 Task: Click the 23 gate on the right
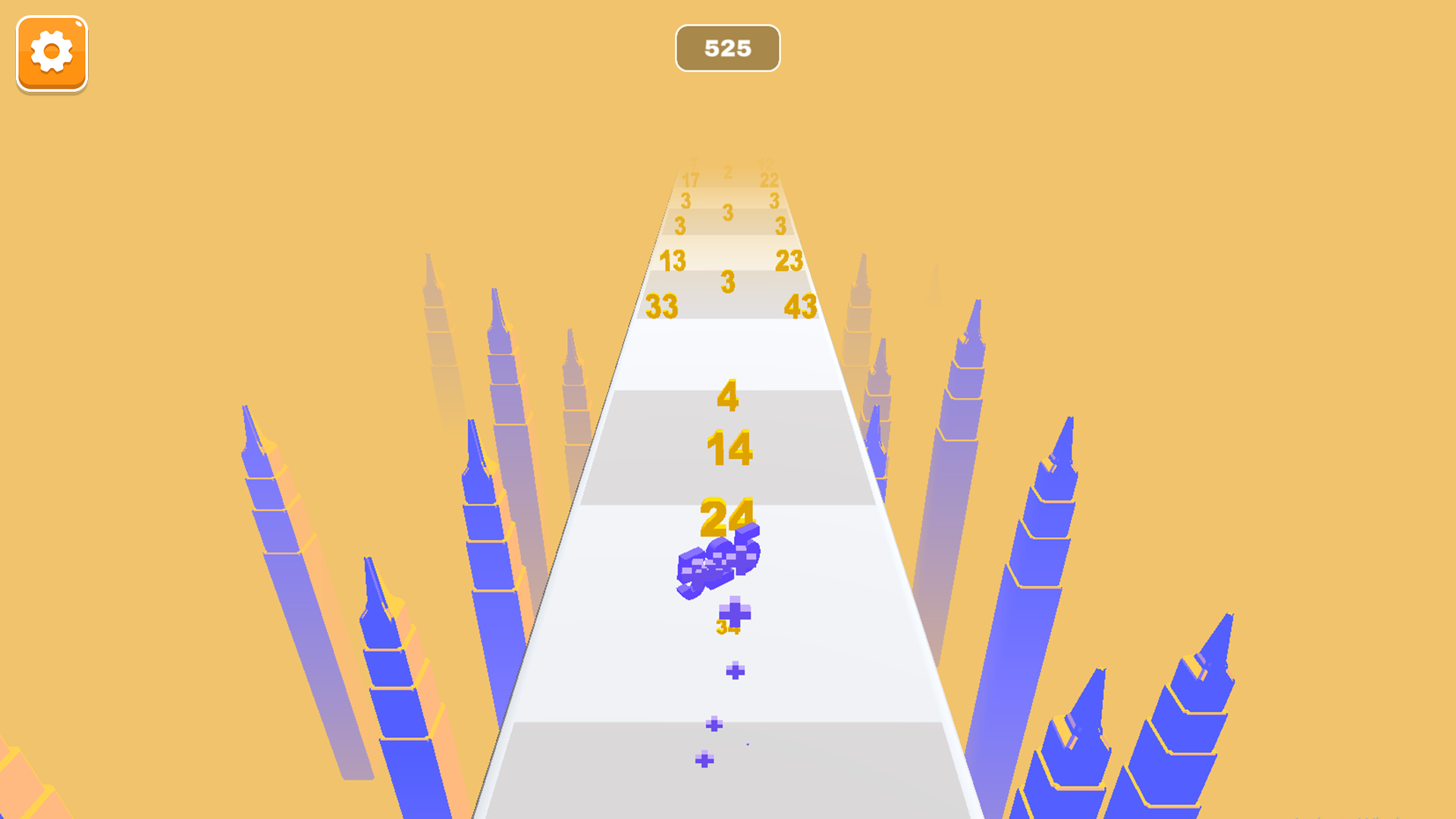point(789,260)
